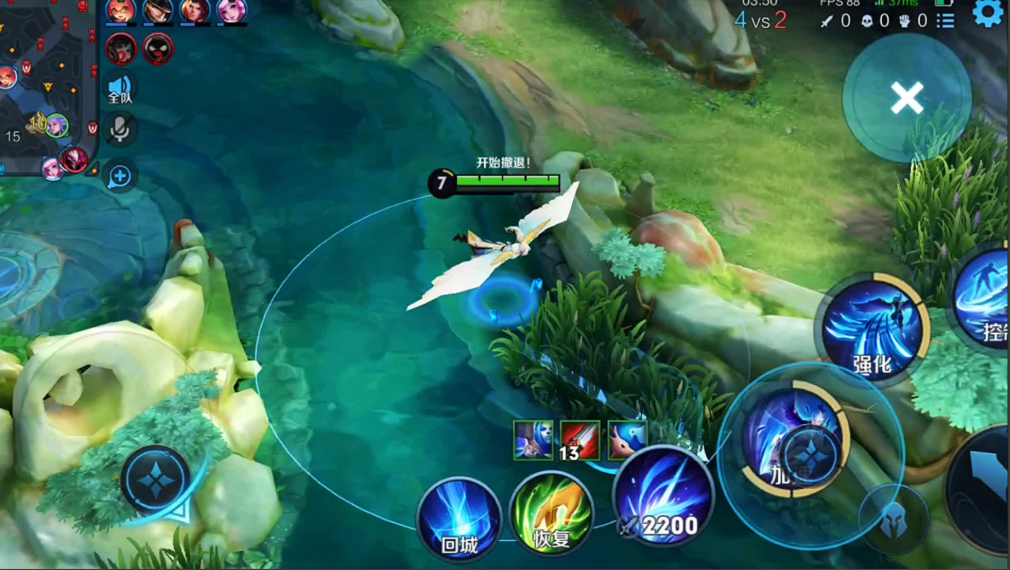The height and width of the screenshot is (570, 1010).
Task: Select the blue fish buff icon
Action: click(627, 439)
